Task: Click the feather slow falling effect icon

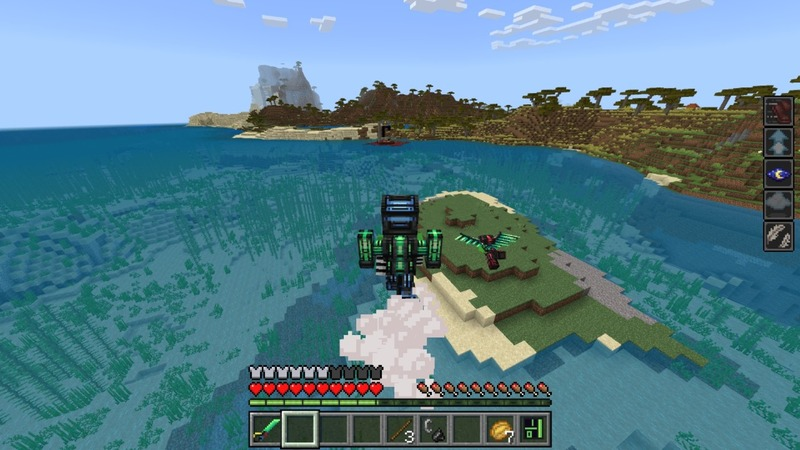Action: tap(778, 236)
